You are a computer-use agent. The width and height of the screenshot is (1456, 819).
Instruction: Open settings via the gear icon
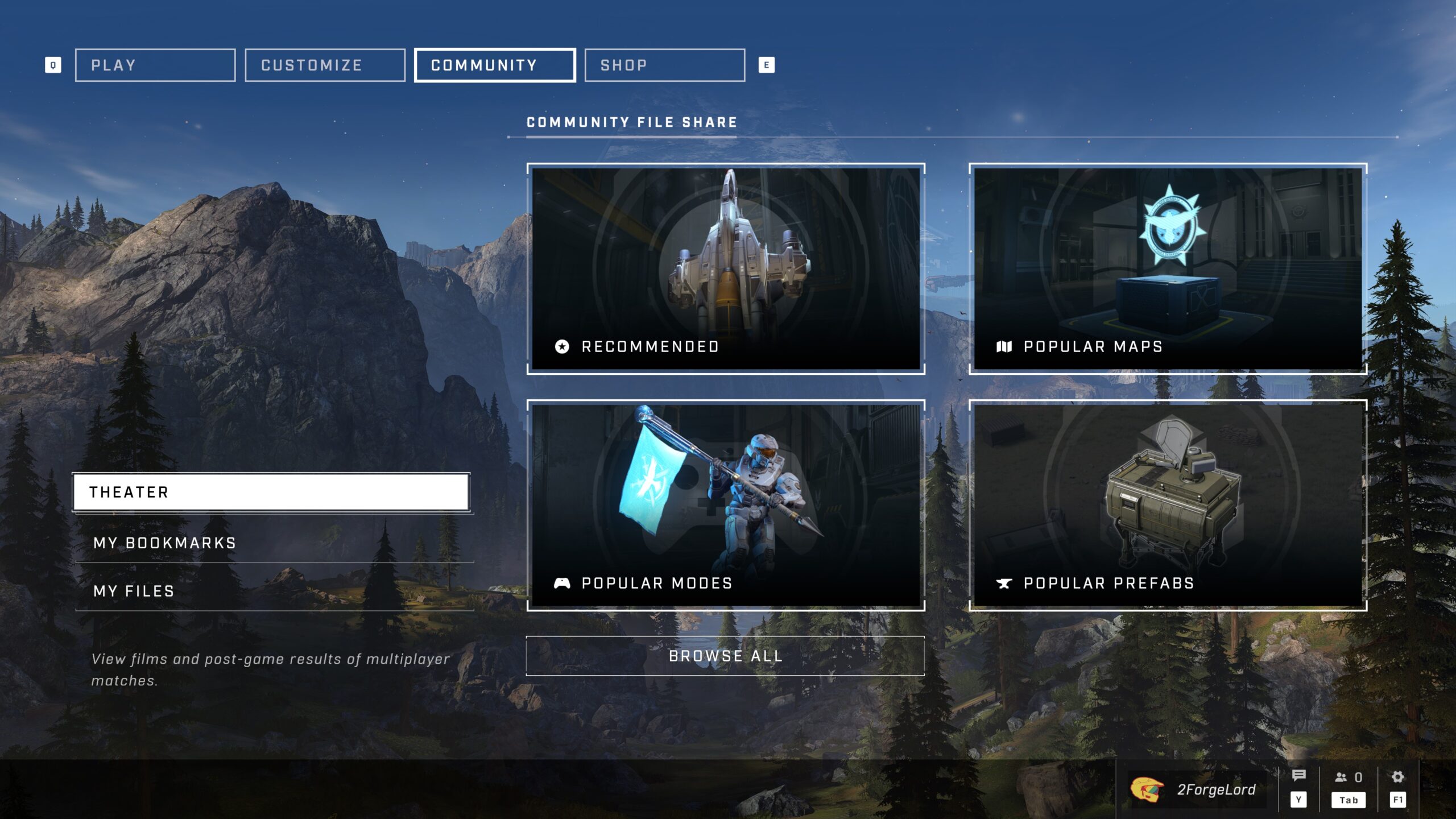[1397, 777]
